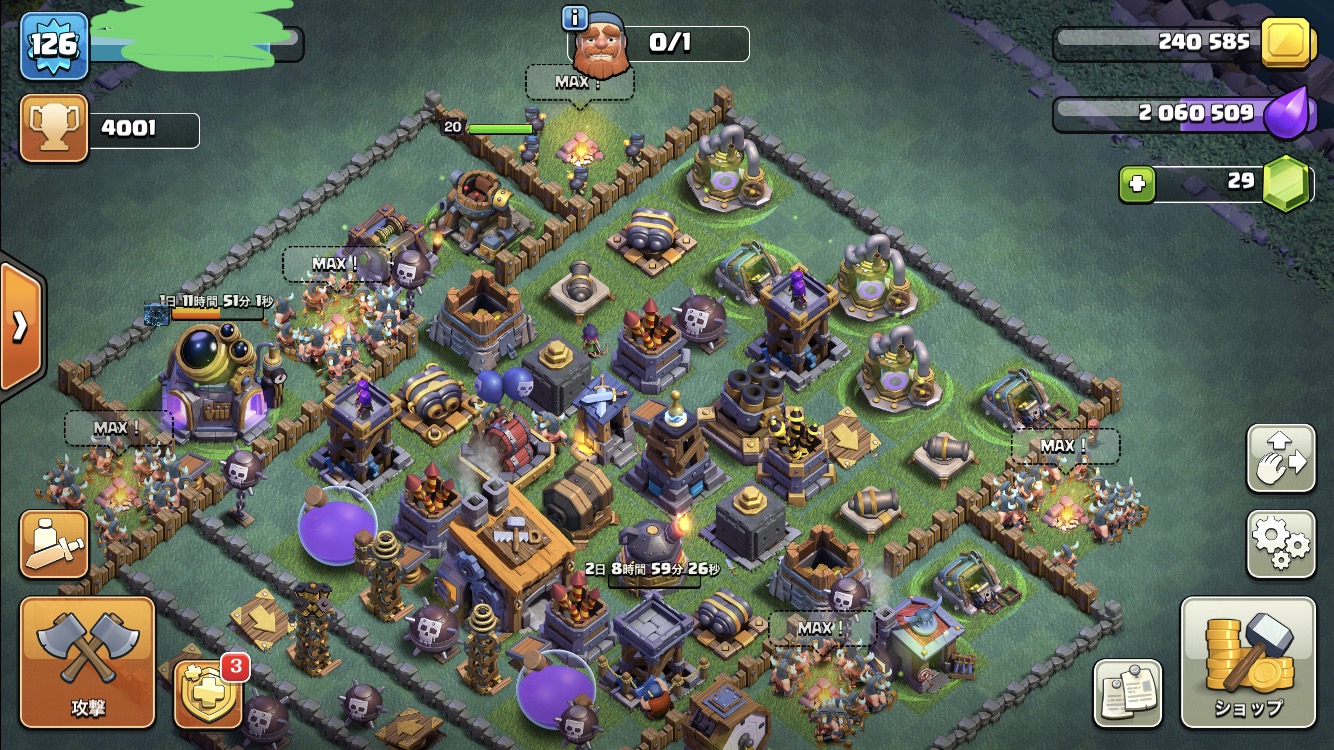Expand the orange side arrow panel
This screenshot has width=1334, height=750.
[20, 326]
